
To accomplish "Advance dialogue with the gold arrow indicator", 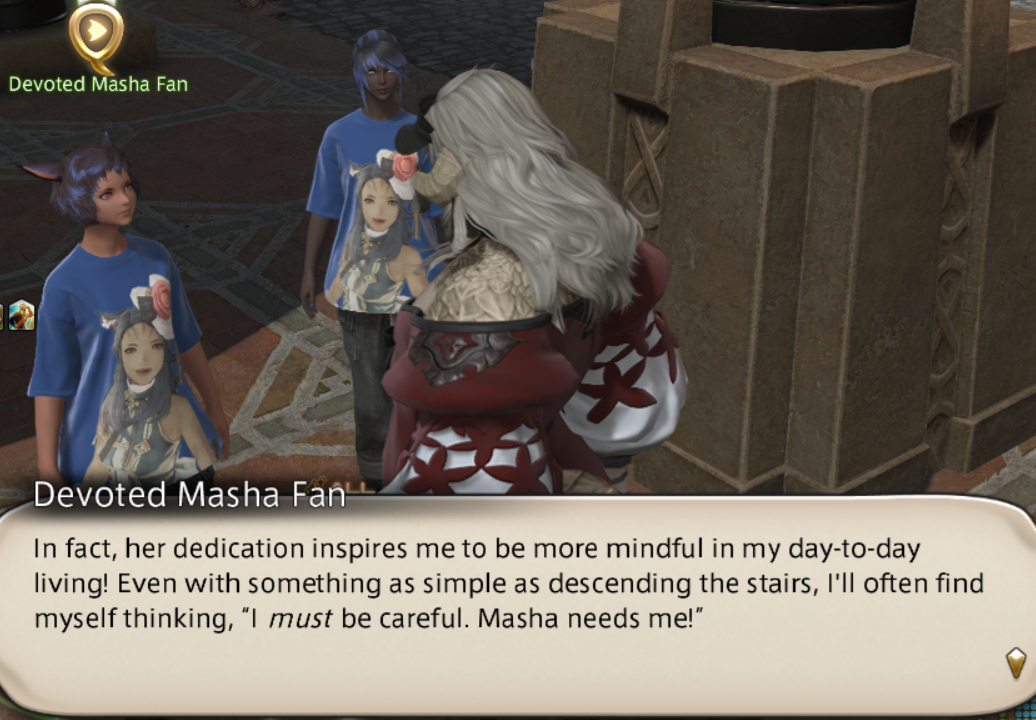I will pyautogui.click(x=1015, y=661).
